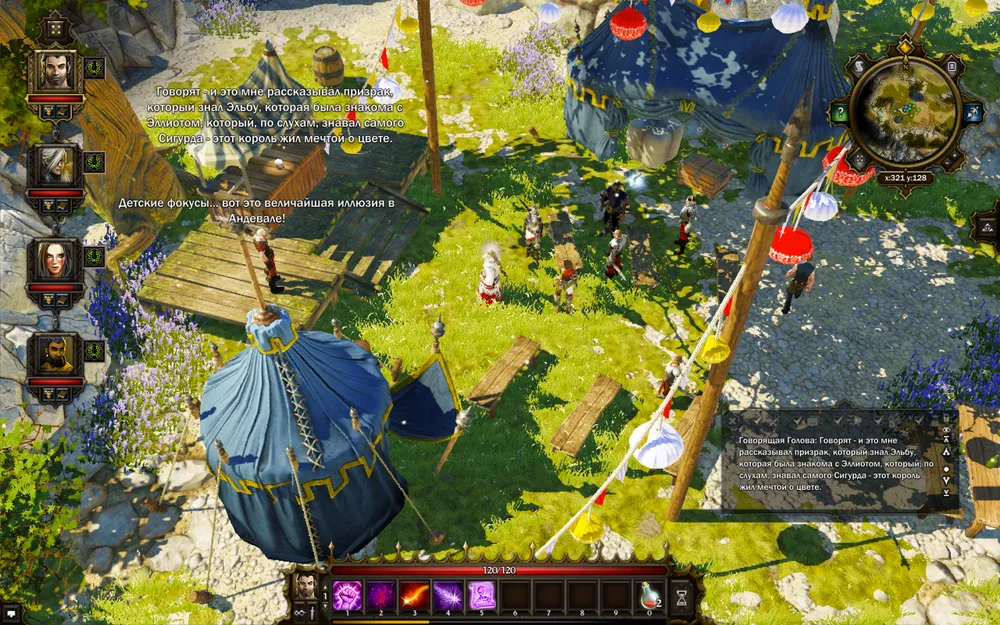This screenshot has width=1000, height=625.
Task: Drink the red potion in hotbar slot 0
Action: click(651, 595)
